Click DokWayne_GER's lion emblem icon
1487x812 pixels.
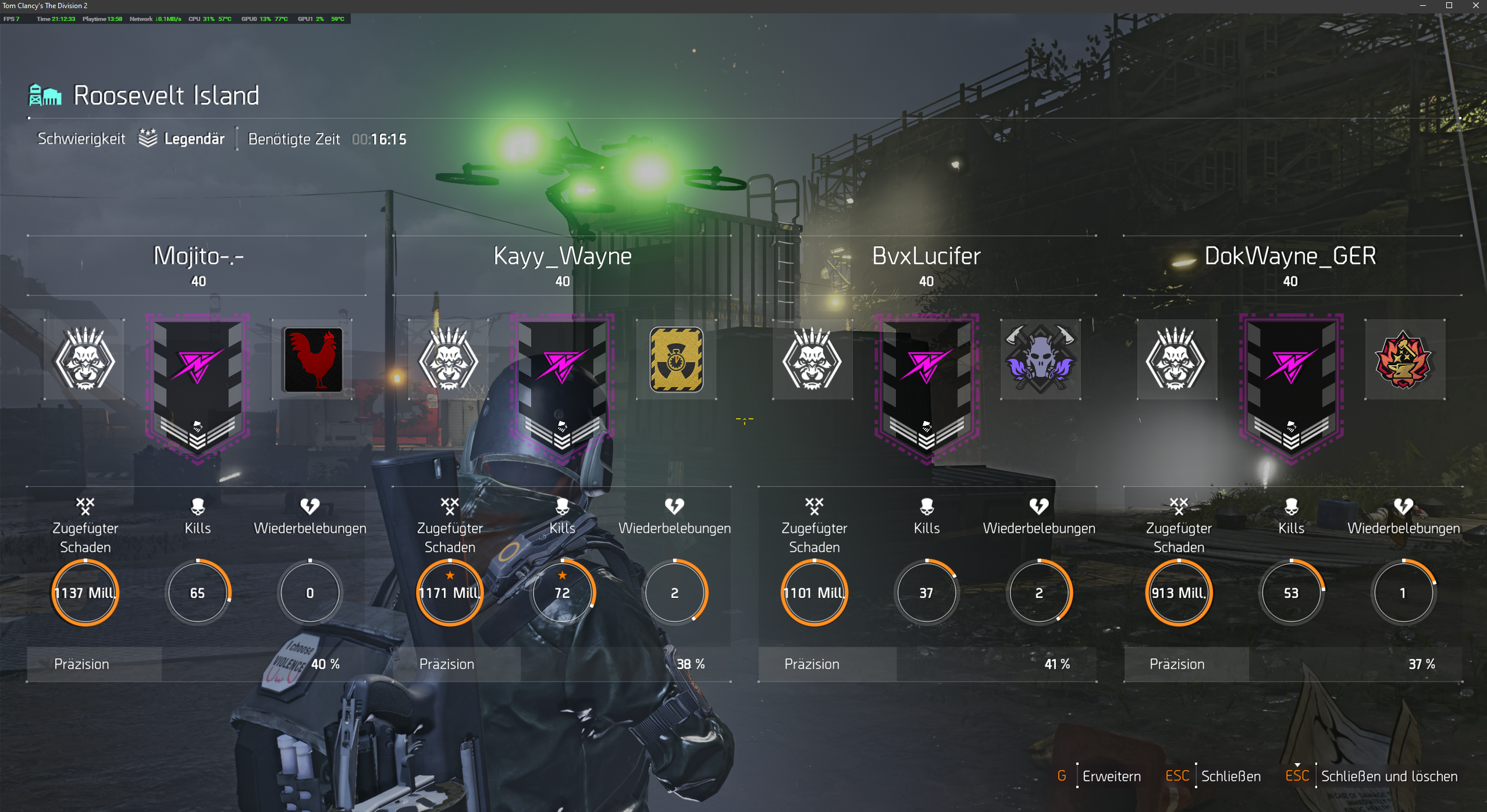pyautogui.click(x=1176, y=359)
